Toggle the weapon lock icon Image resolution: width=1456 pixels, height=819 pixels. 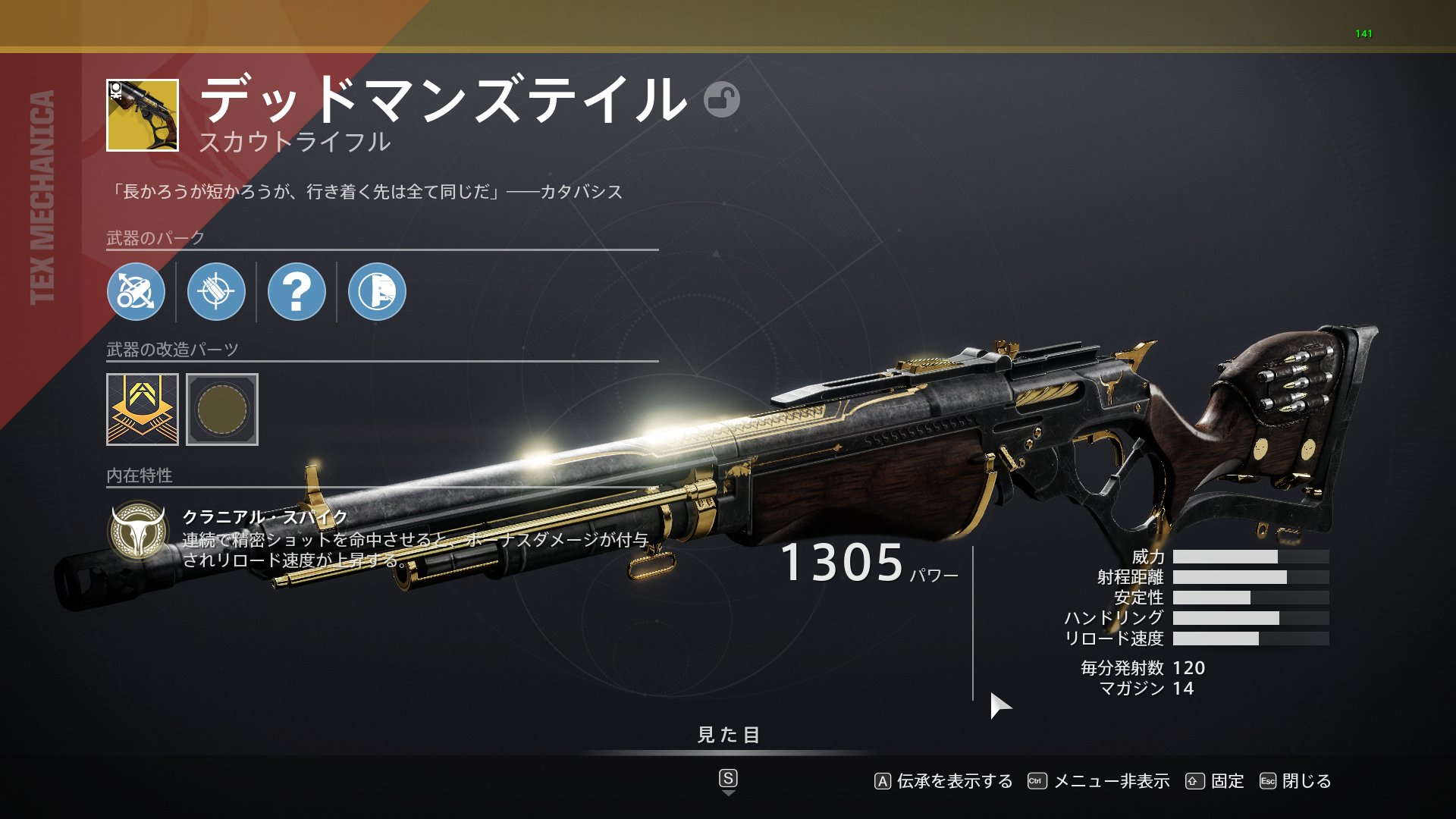tap(721, 99)
